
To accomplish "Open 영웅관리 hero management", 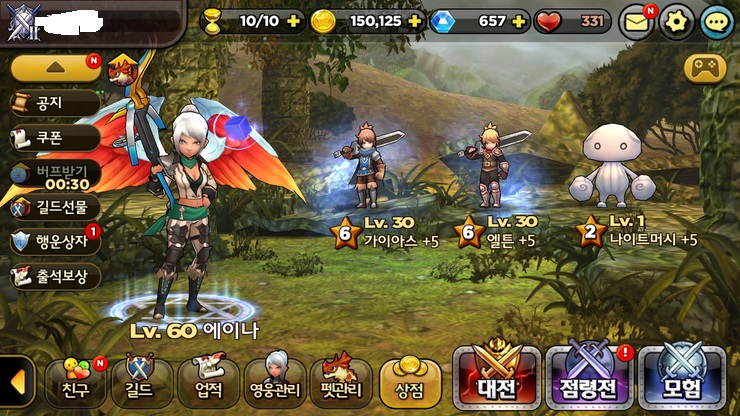I will [x=275, y=380].
